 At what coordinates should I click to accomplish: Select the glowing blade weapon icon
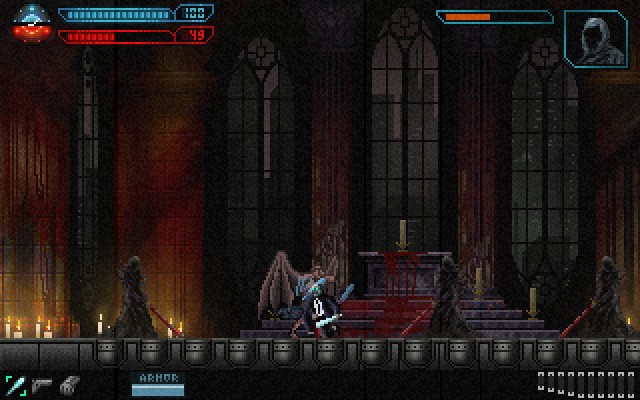pos(16,384)
